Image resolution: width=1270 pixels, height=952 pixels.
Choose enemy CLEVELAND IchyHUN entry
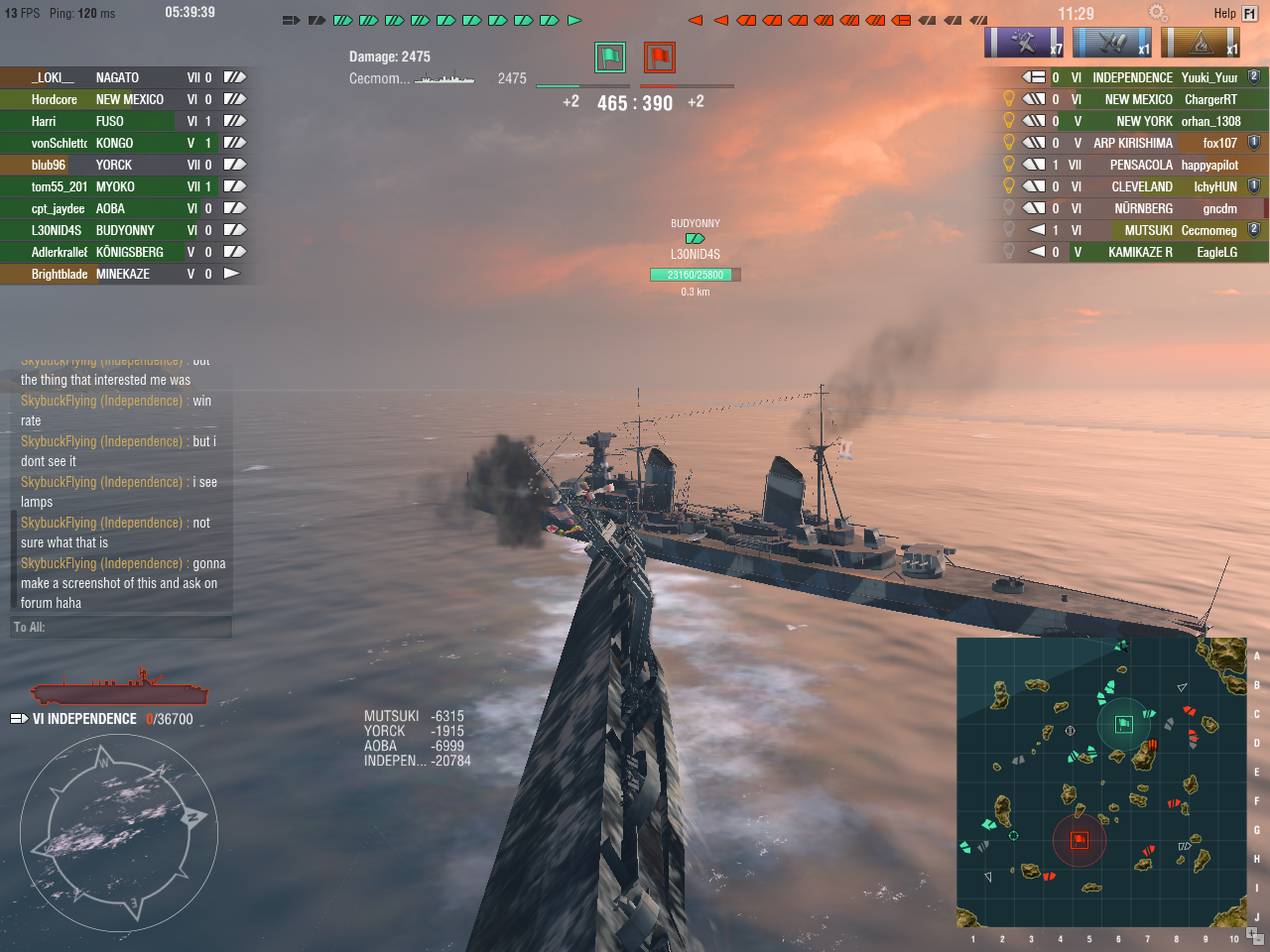(x=1141, y=186)
